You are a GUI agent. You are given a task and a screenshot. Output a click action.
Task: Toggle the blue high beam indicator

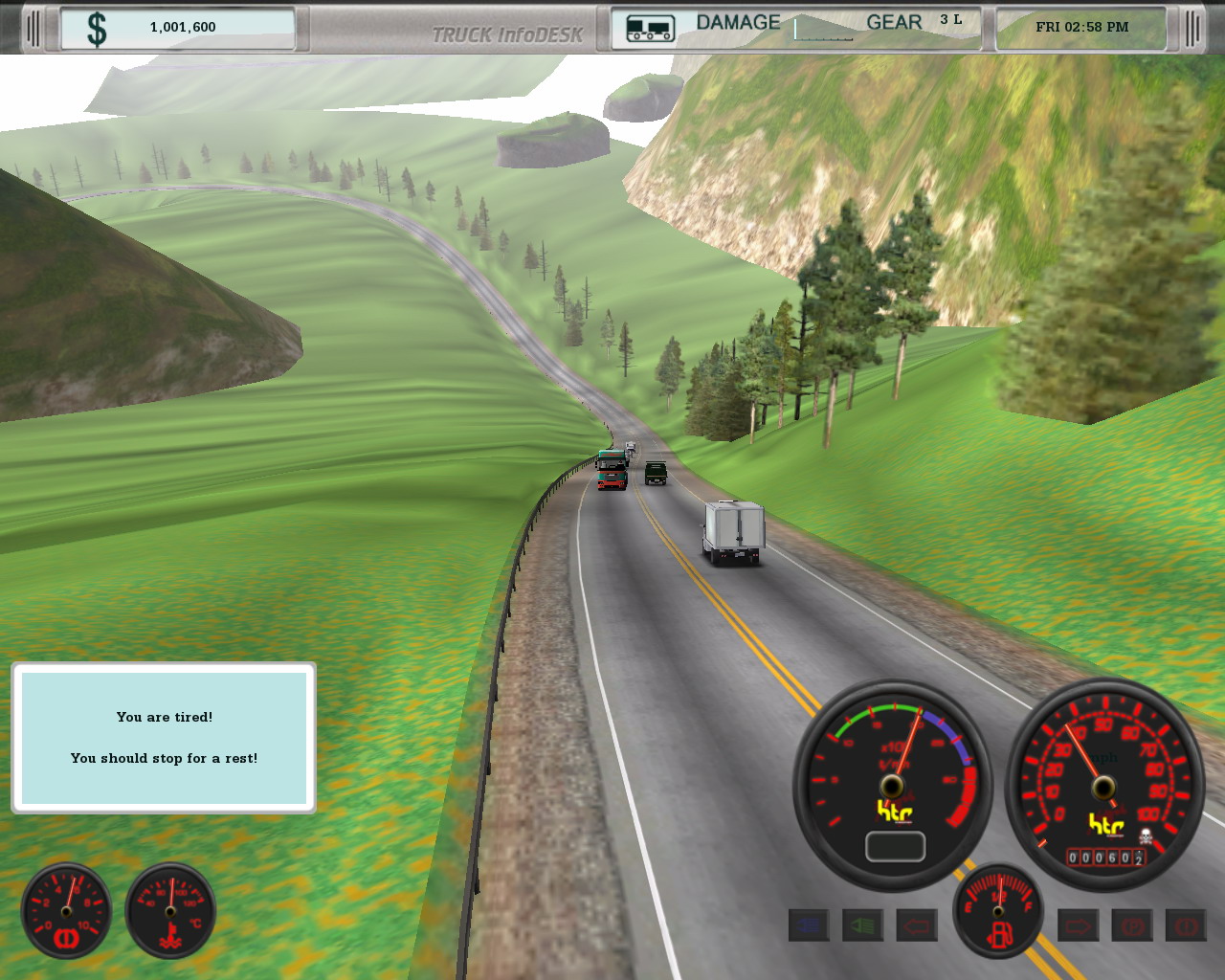click(809, 925)
